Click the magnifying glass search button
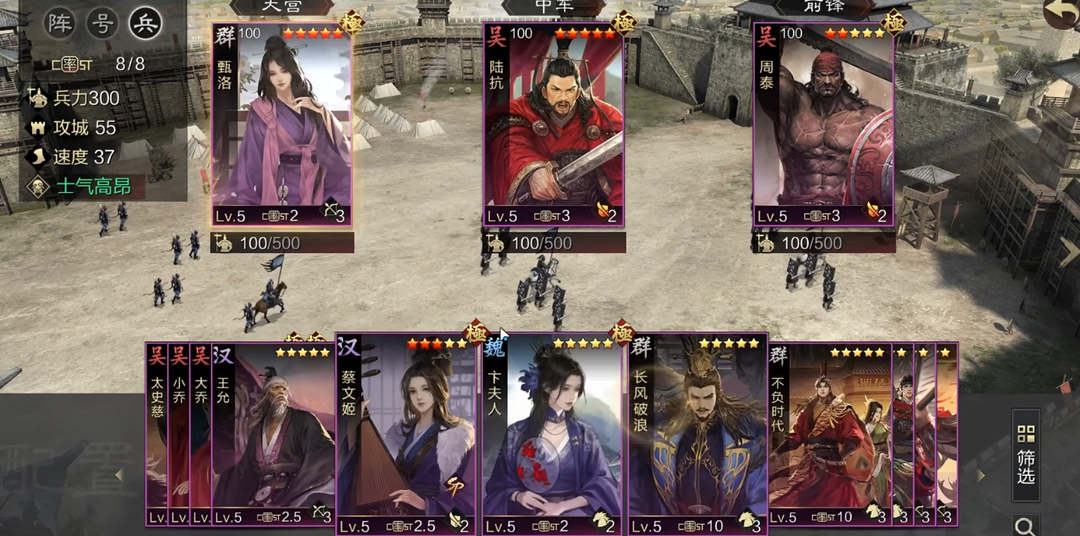The height and width of the screenshot is (536, 1080). (x=1025, y=525)
